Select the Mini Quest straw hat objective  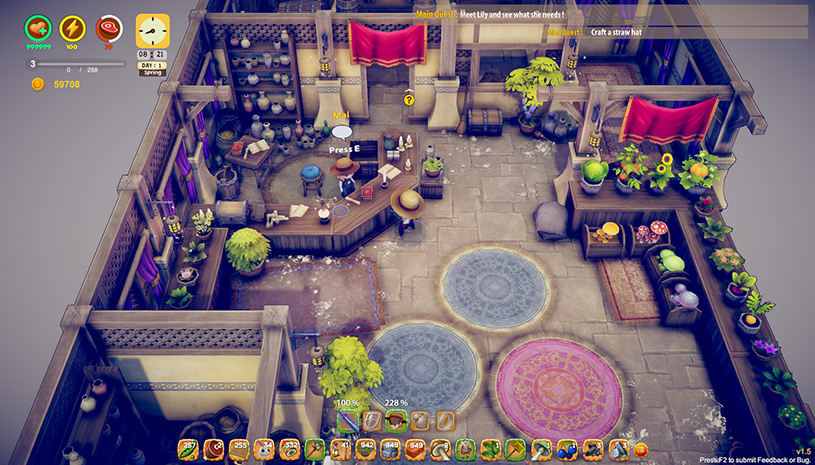[x=610, y=32]
